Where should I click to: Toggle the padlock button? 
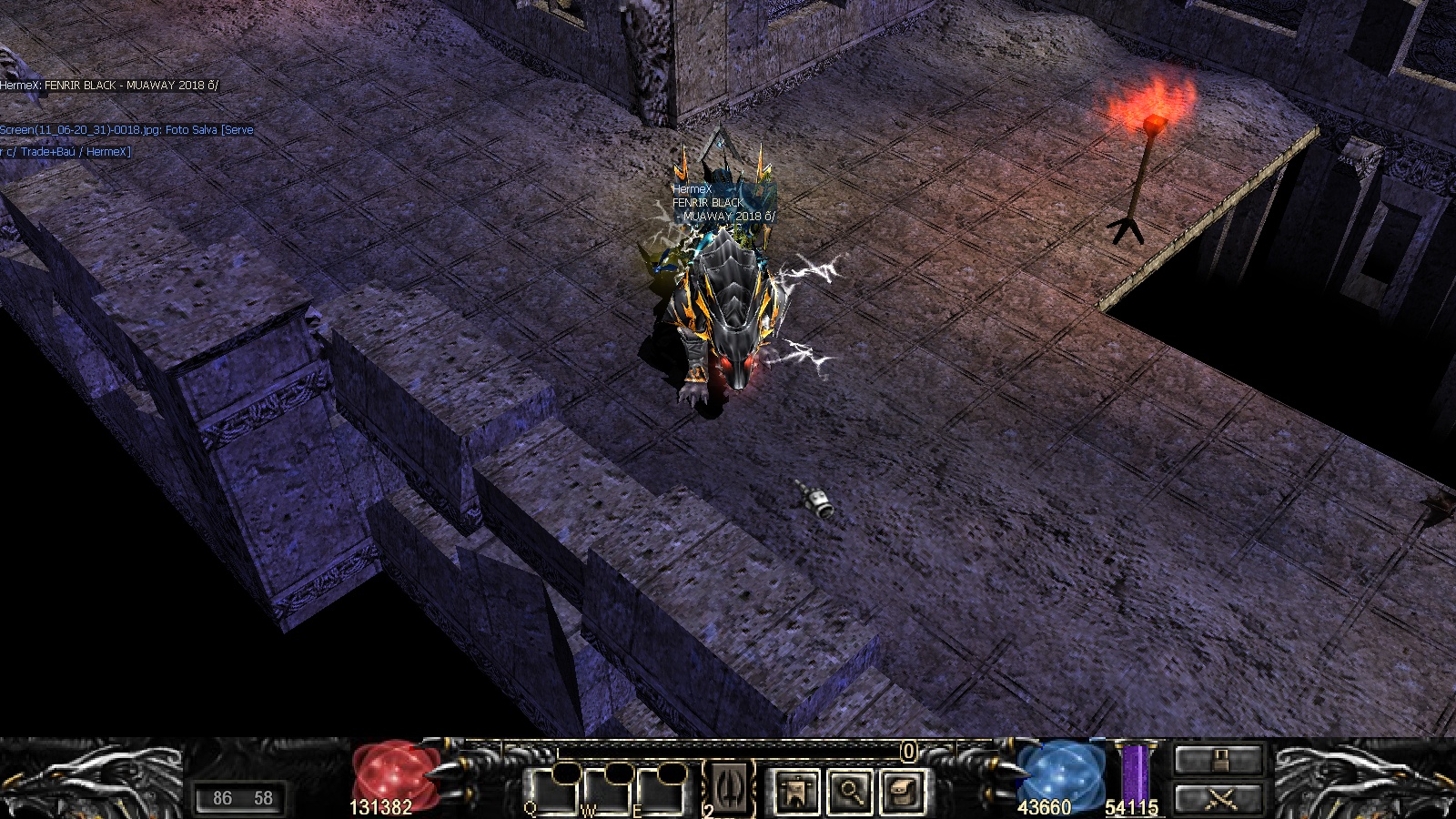pyautogui.click(x=1219, y=759)
